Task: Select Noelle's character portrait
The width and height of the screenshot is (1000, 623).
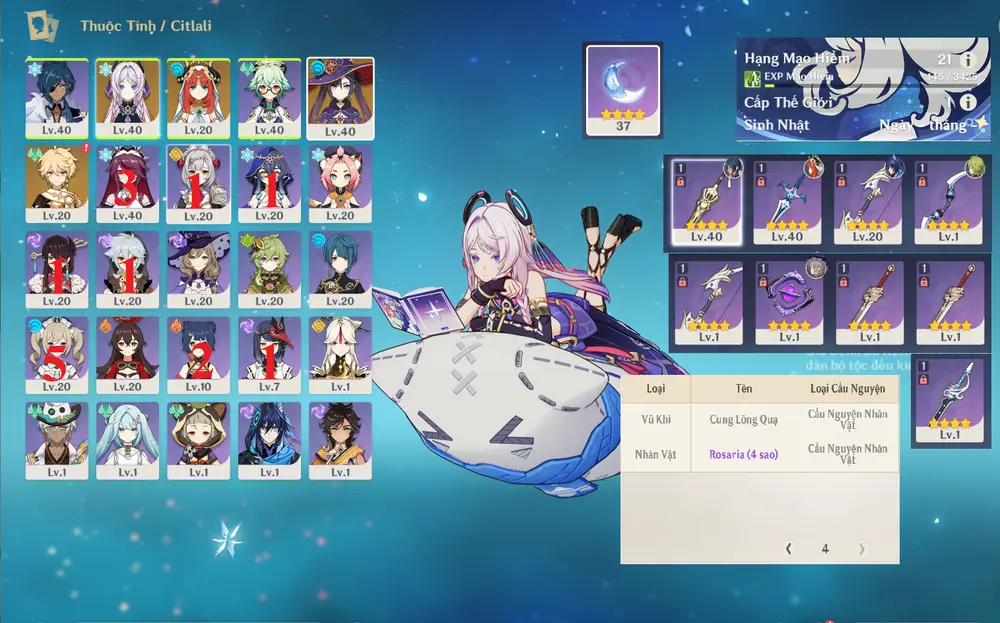Action: tap(198, 182)
